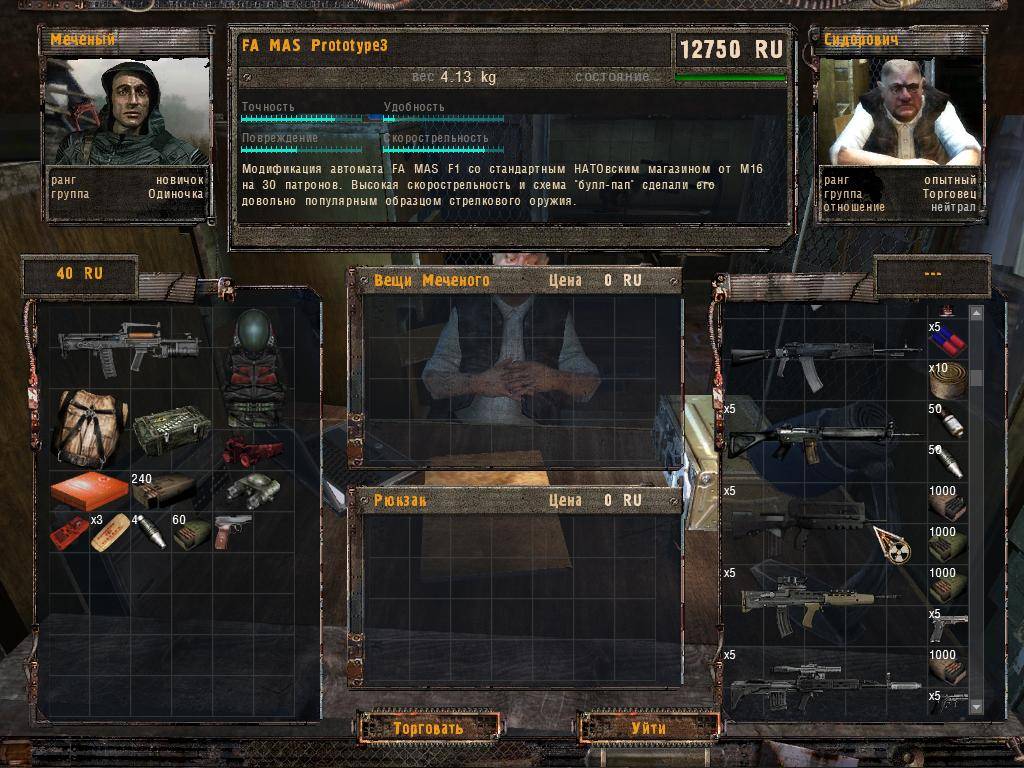The height and width of the screenshot is (768, 1024).
Task: Select the trader's AK-style rifle at top
Action: [x=824, y=356]
